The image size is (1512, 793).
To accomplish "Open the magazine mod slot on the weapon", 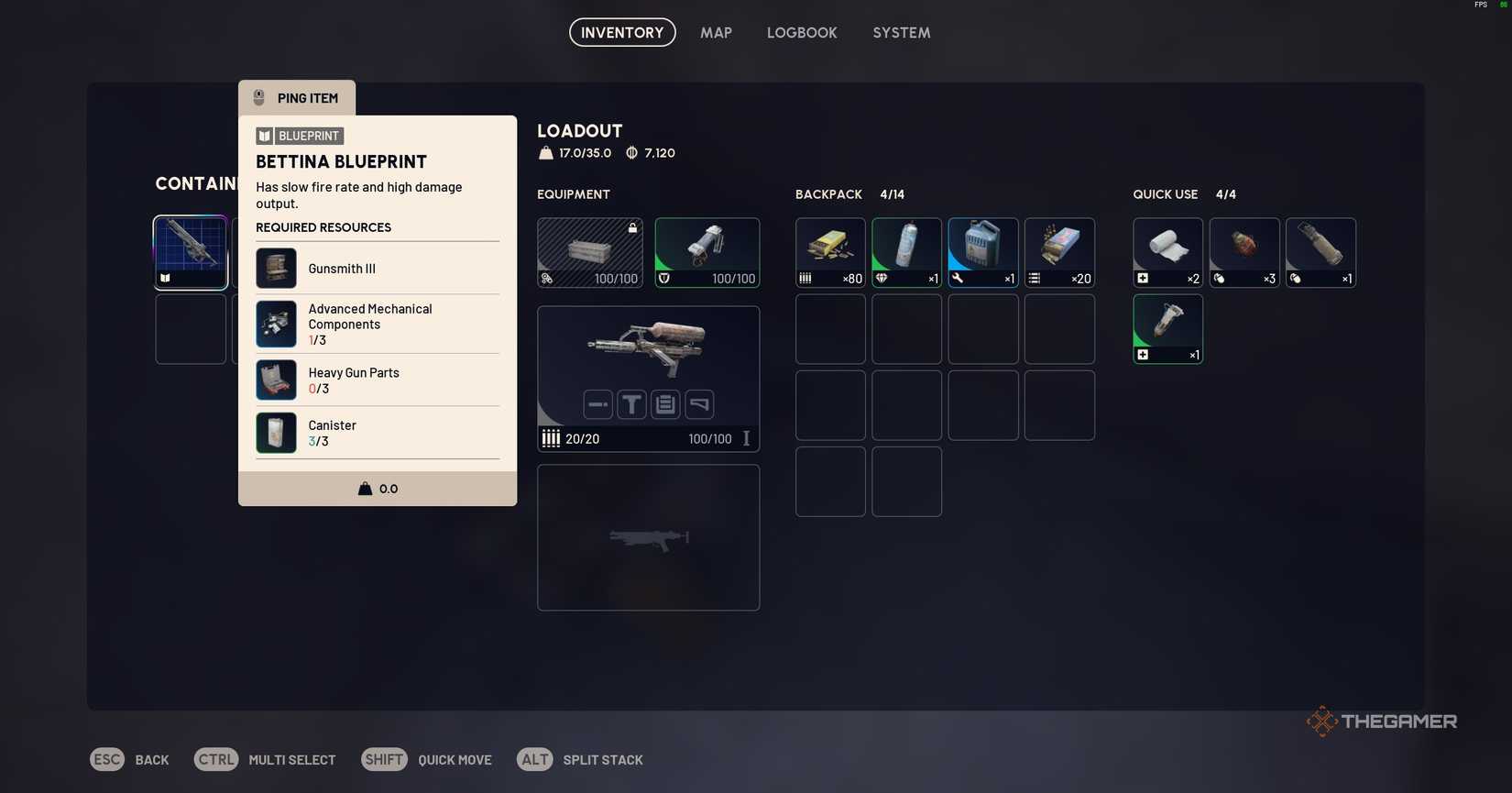I will [664, 404].
